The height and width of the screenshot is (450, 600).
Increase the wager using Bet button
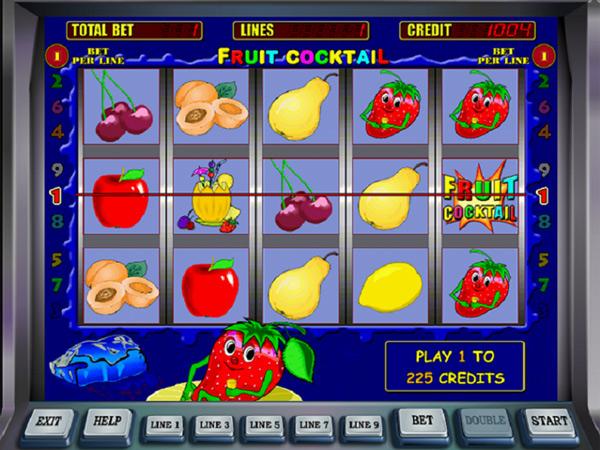tap(423, 422)
